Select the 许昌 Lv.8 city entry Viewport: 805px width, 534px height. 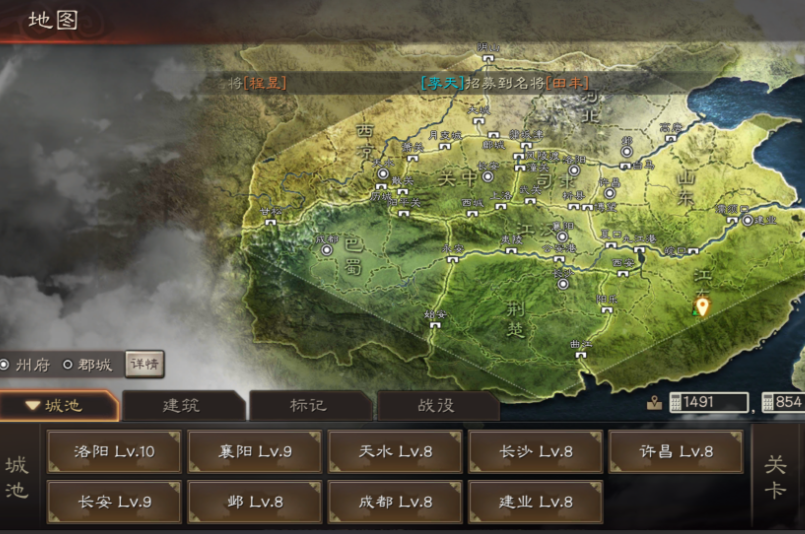point(676,452)
